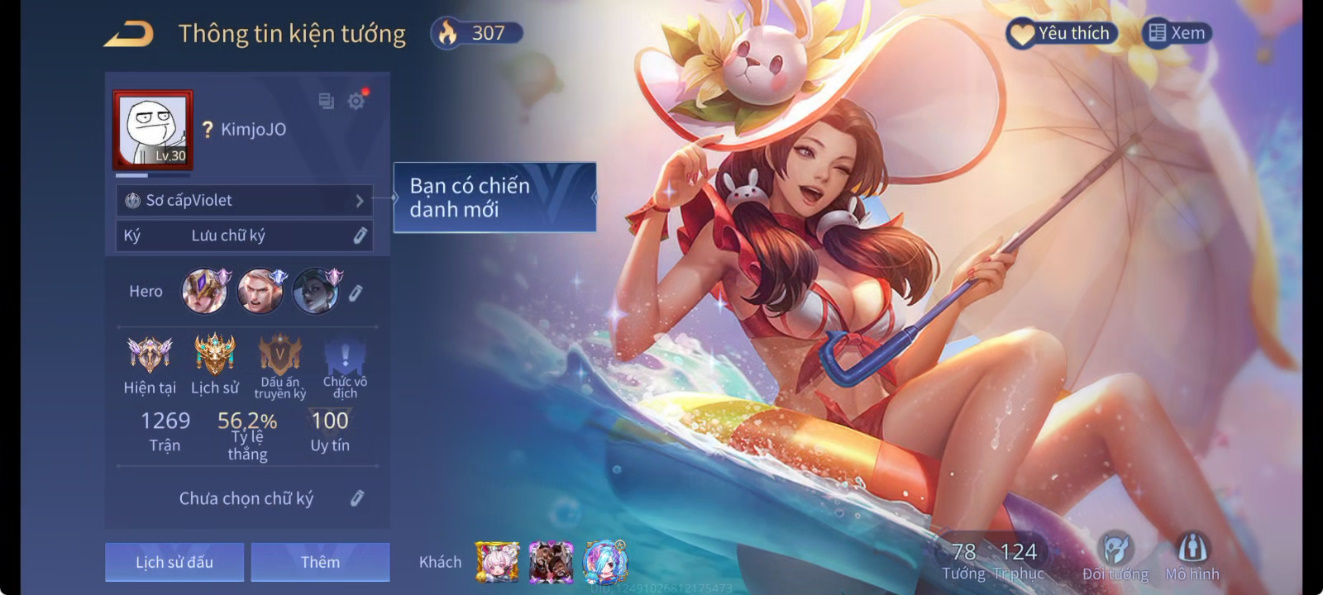1323x595 pixels.
Task: Select the KimjoJO player avatar
Action: 153,130
